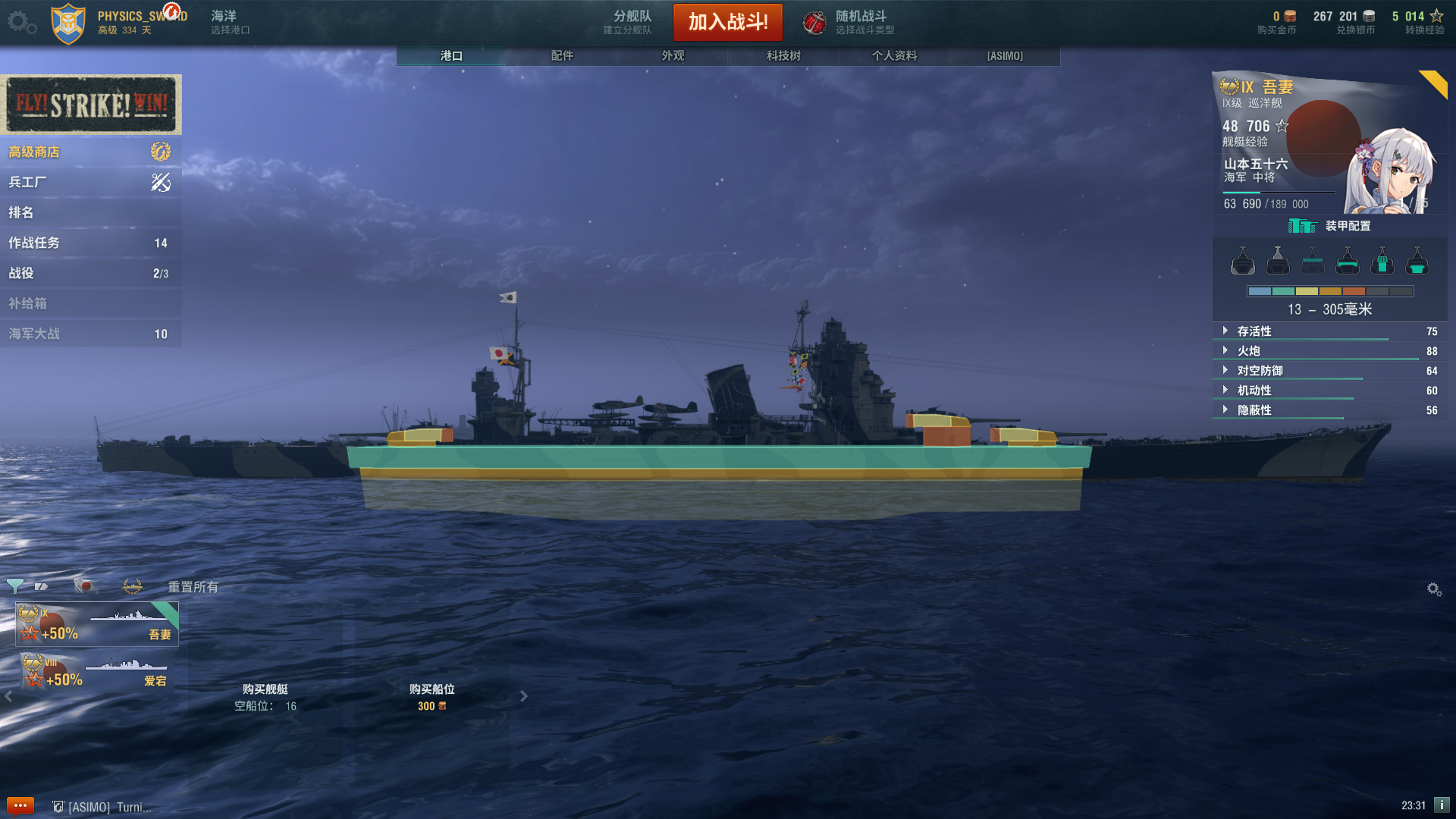Show the 个人资料 profile tab

coord(894,55)
